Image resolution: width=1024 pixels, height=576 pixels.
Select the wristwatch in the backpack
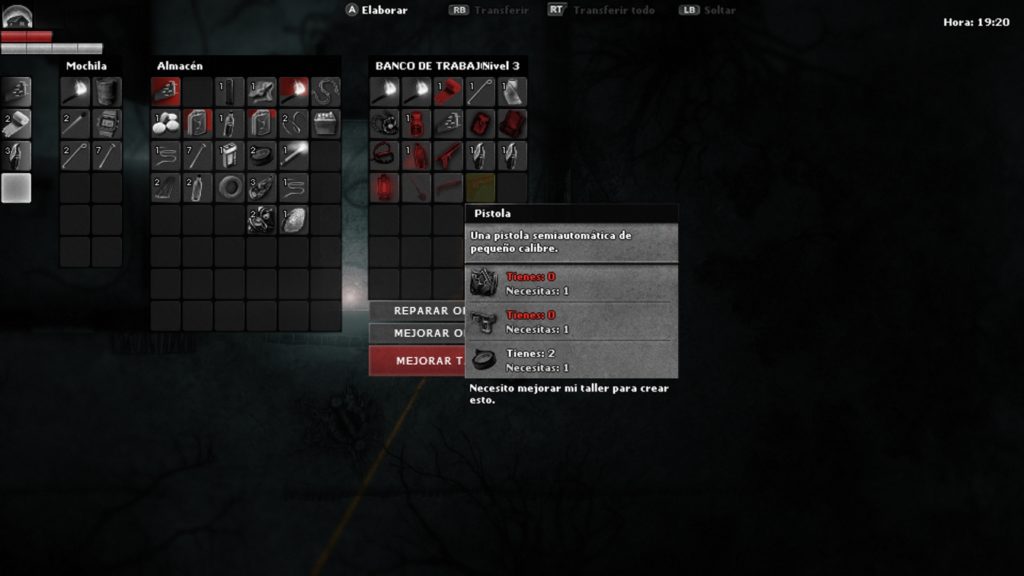[107, 124]
